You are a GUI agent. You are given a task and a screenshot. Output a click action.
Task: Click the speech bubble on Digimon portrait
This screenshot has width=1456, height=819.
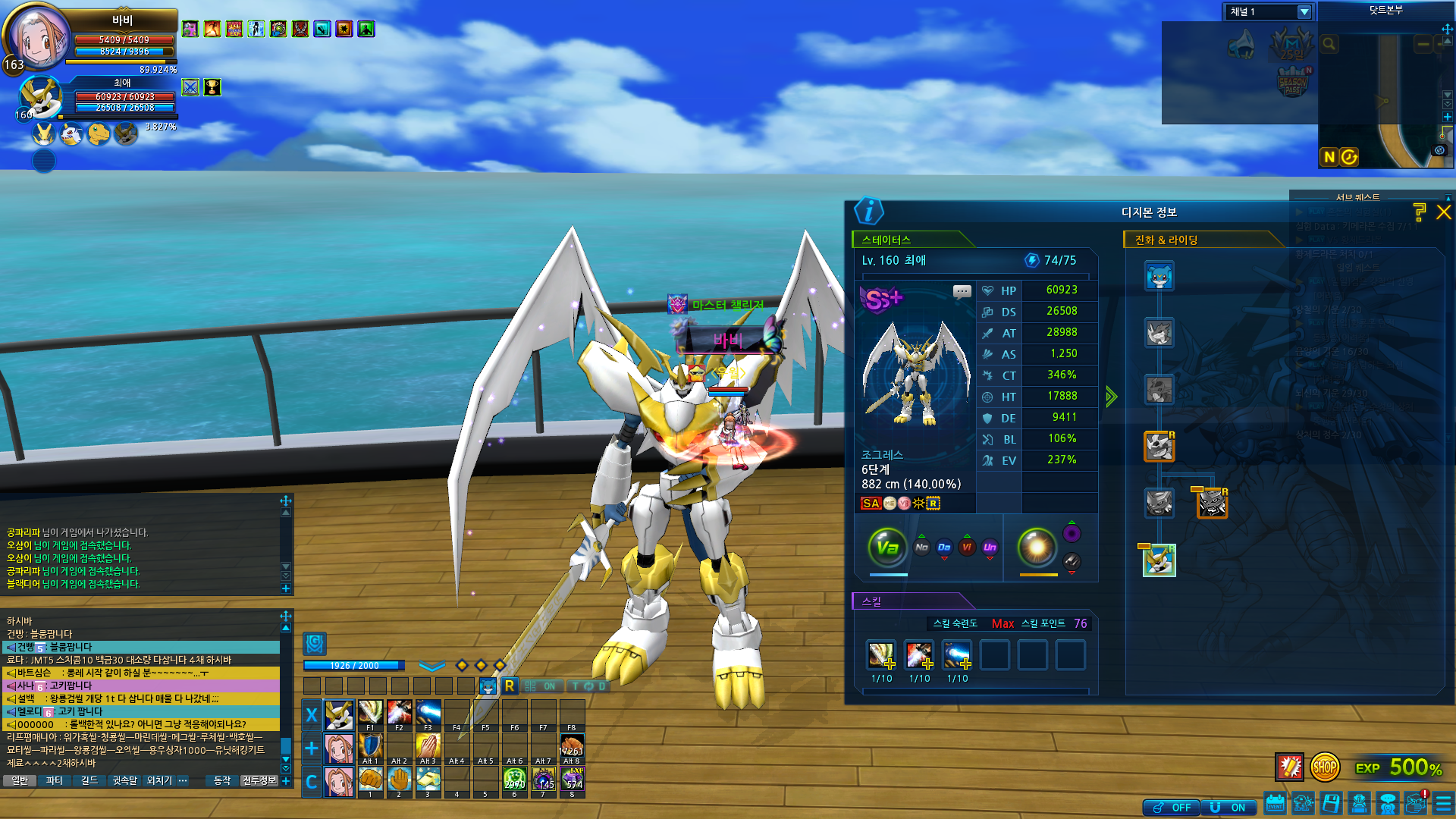tap(962, 291)
